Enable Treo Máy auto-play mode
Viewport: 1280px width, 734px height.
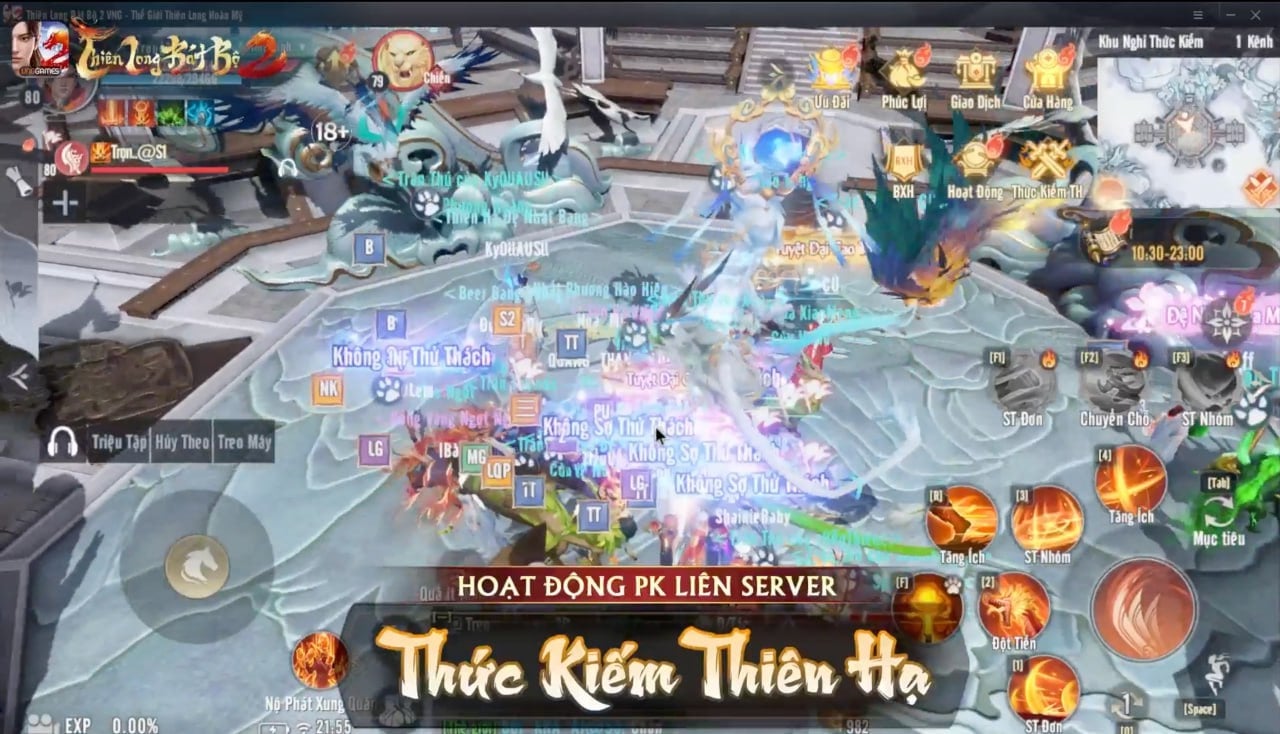[245, 441]
